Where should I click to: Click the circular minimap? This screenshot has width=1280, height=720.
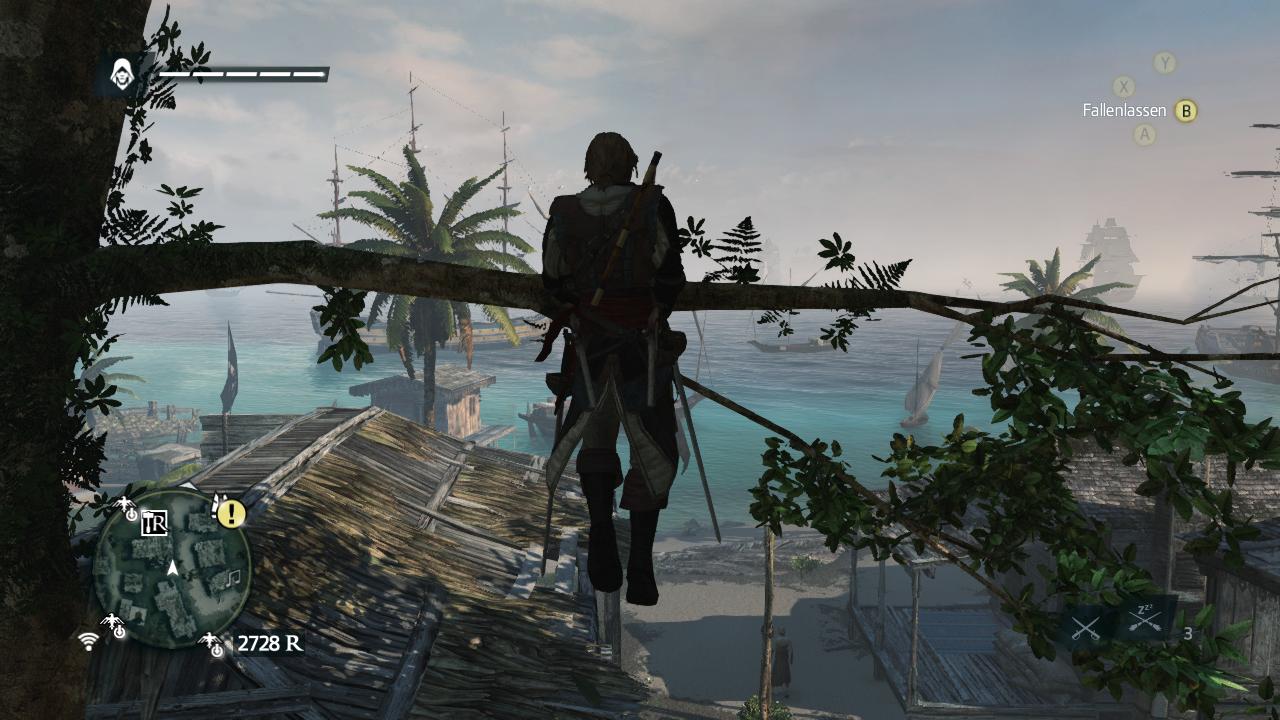(171, 569)
